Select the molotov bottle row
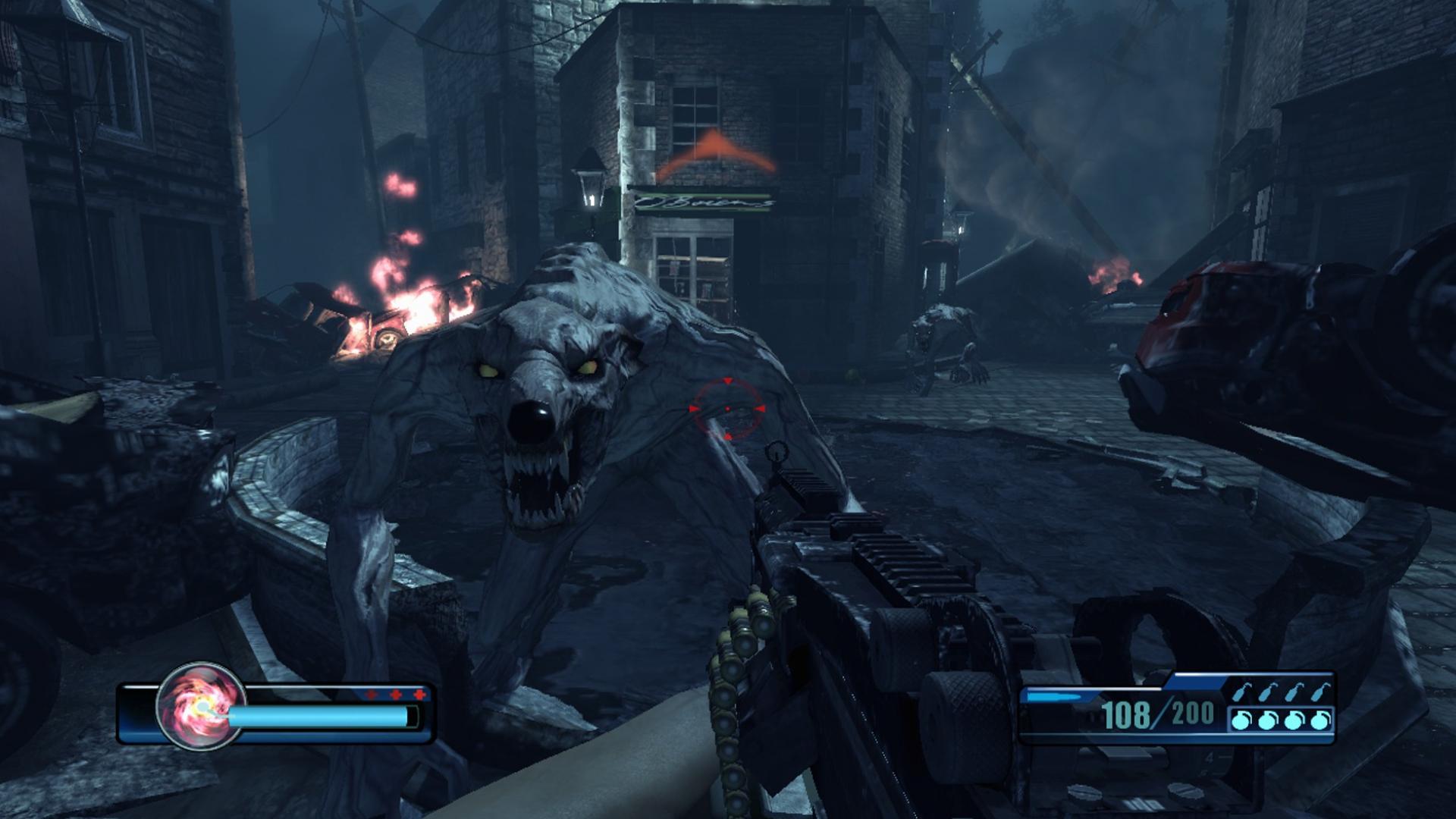Viewport: 1456px width, 819px height. (x=1280, y=692)
